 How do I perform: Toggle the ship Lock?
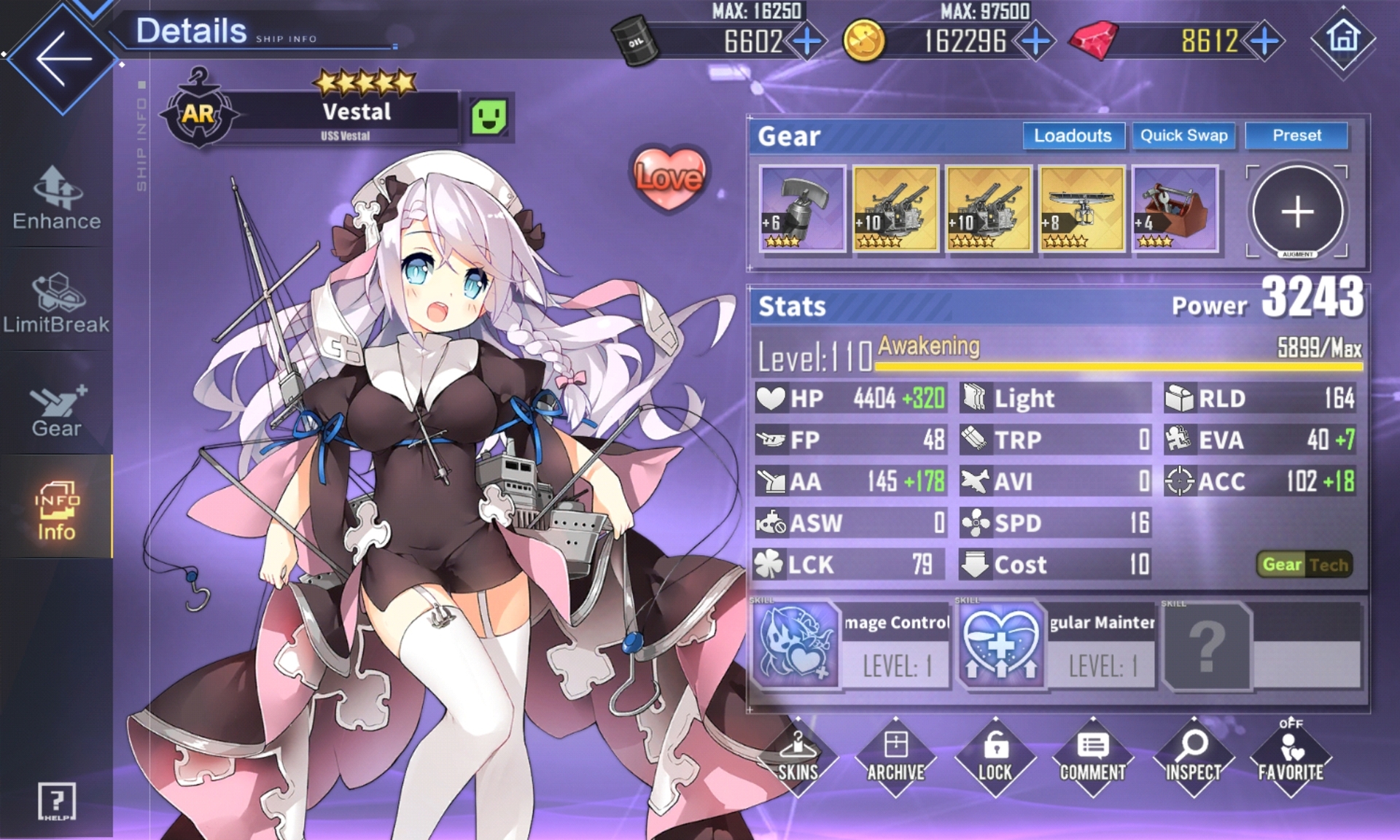click(x=995, y=758)
